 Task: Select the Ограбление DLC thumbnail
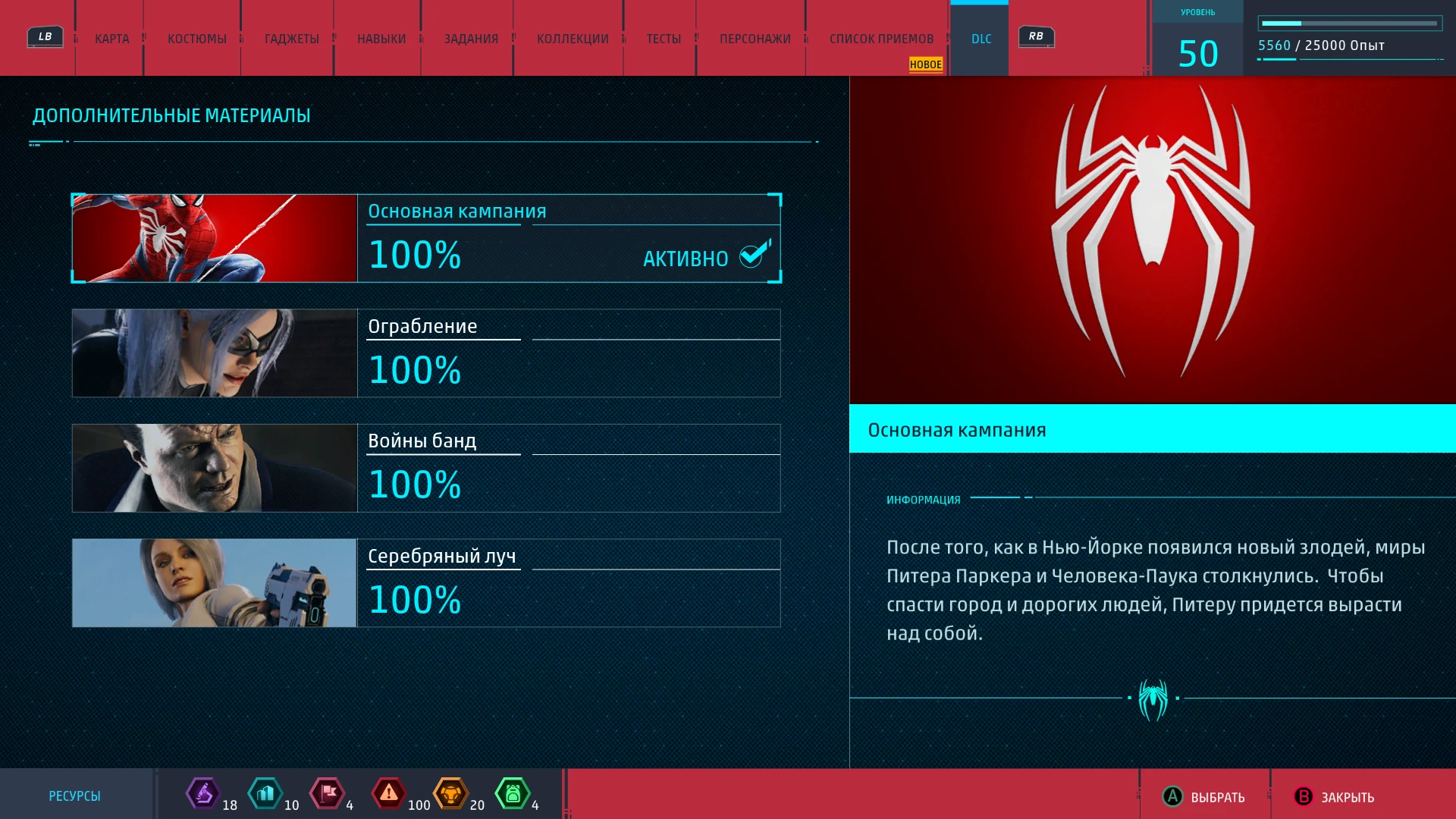(x=213, y=353)
